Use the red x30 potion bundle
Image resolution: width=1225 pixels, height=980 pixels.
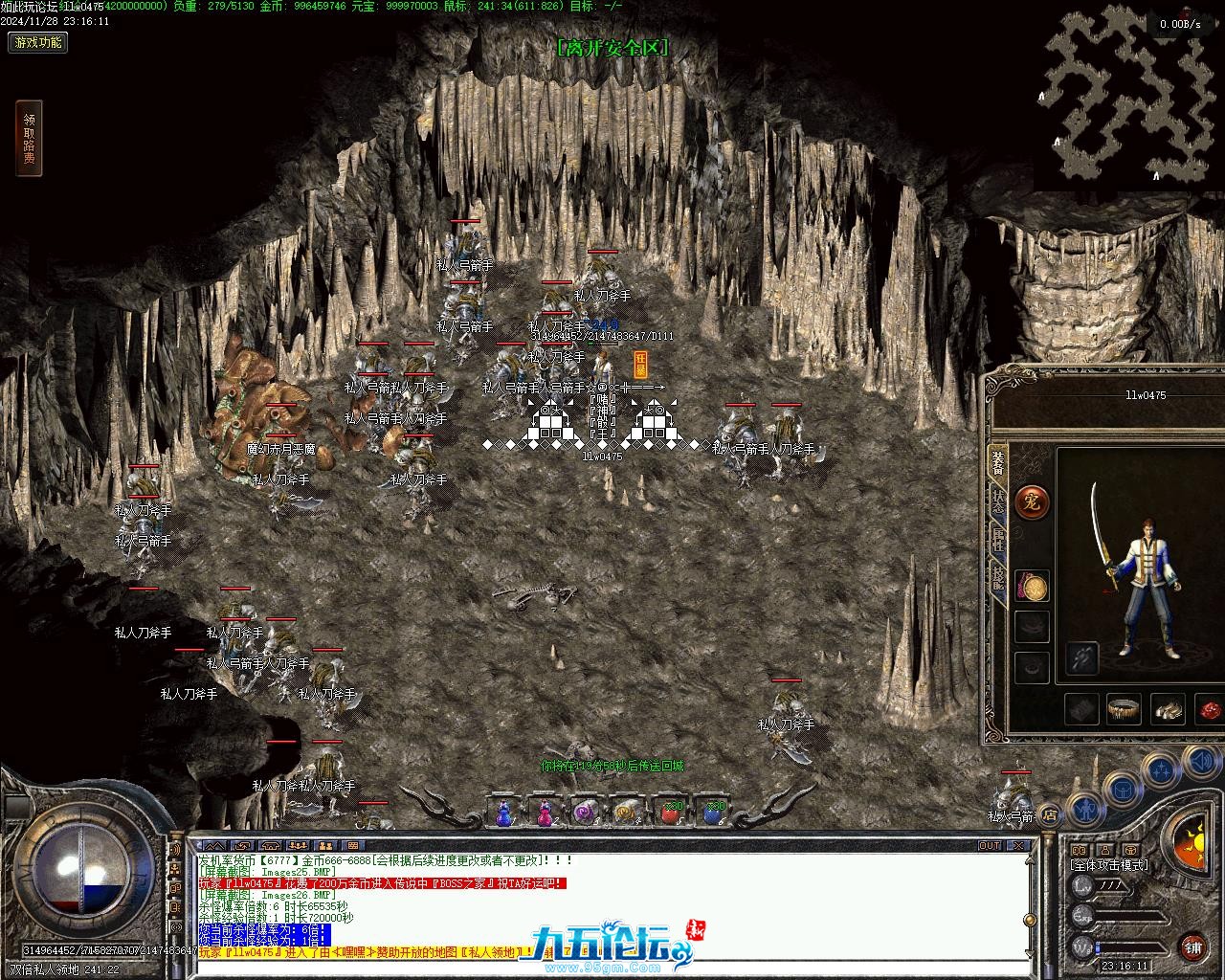(x=670, y=812)
